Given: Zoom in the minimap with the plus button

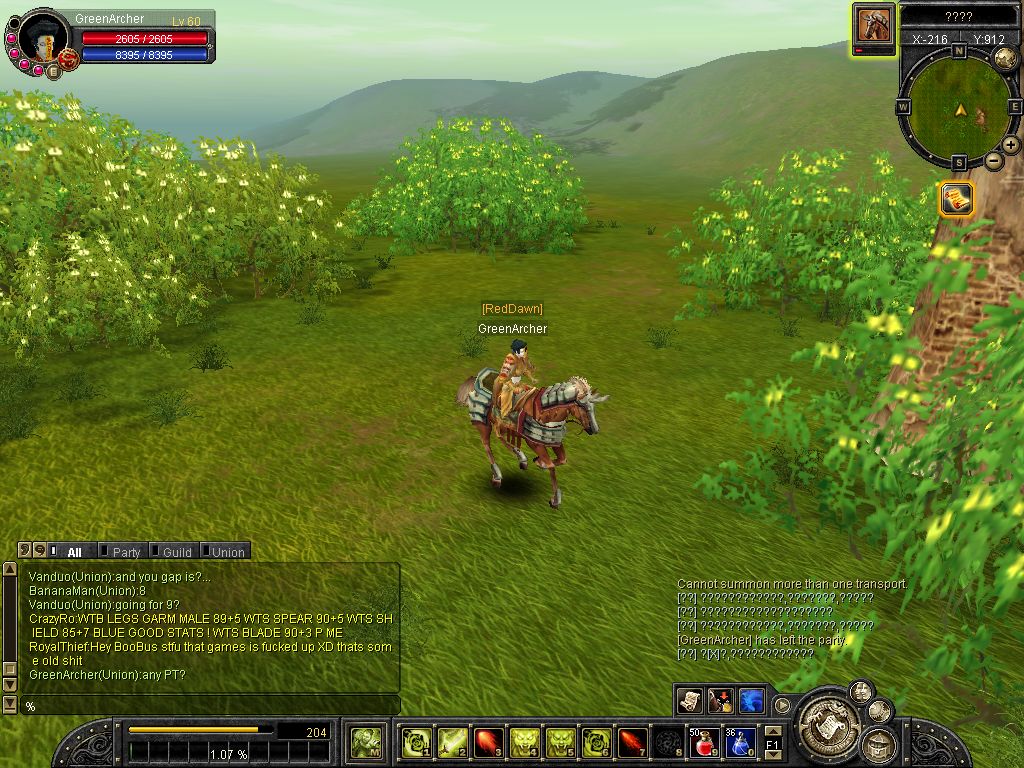Looking at the screenshot, I should (1011, 145).
